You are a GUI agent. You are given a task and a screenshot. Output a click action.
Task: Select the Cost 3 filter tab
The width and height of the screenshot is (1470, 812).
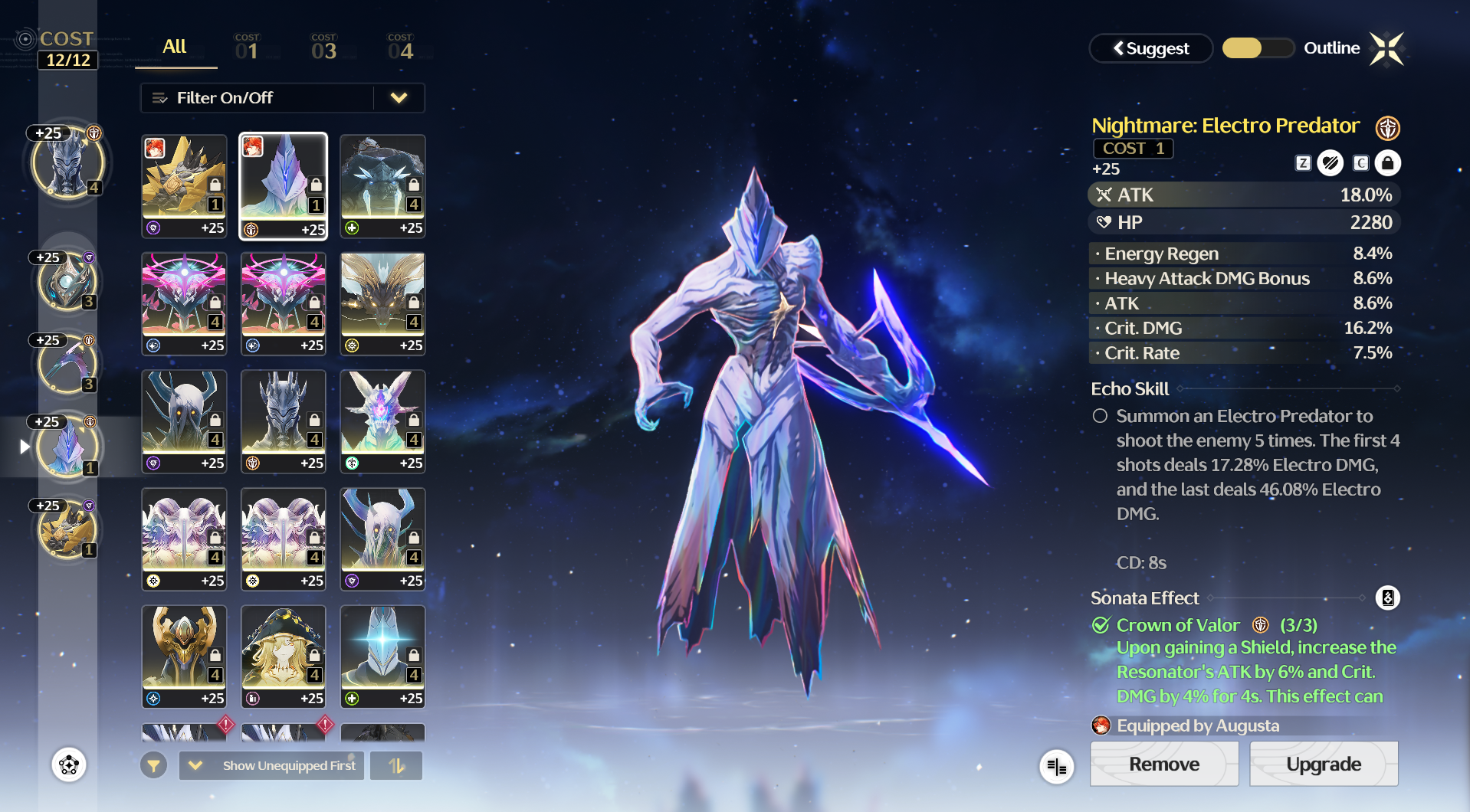[x=323, y=48]
